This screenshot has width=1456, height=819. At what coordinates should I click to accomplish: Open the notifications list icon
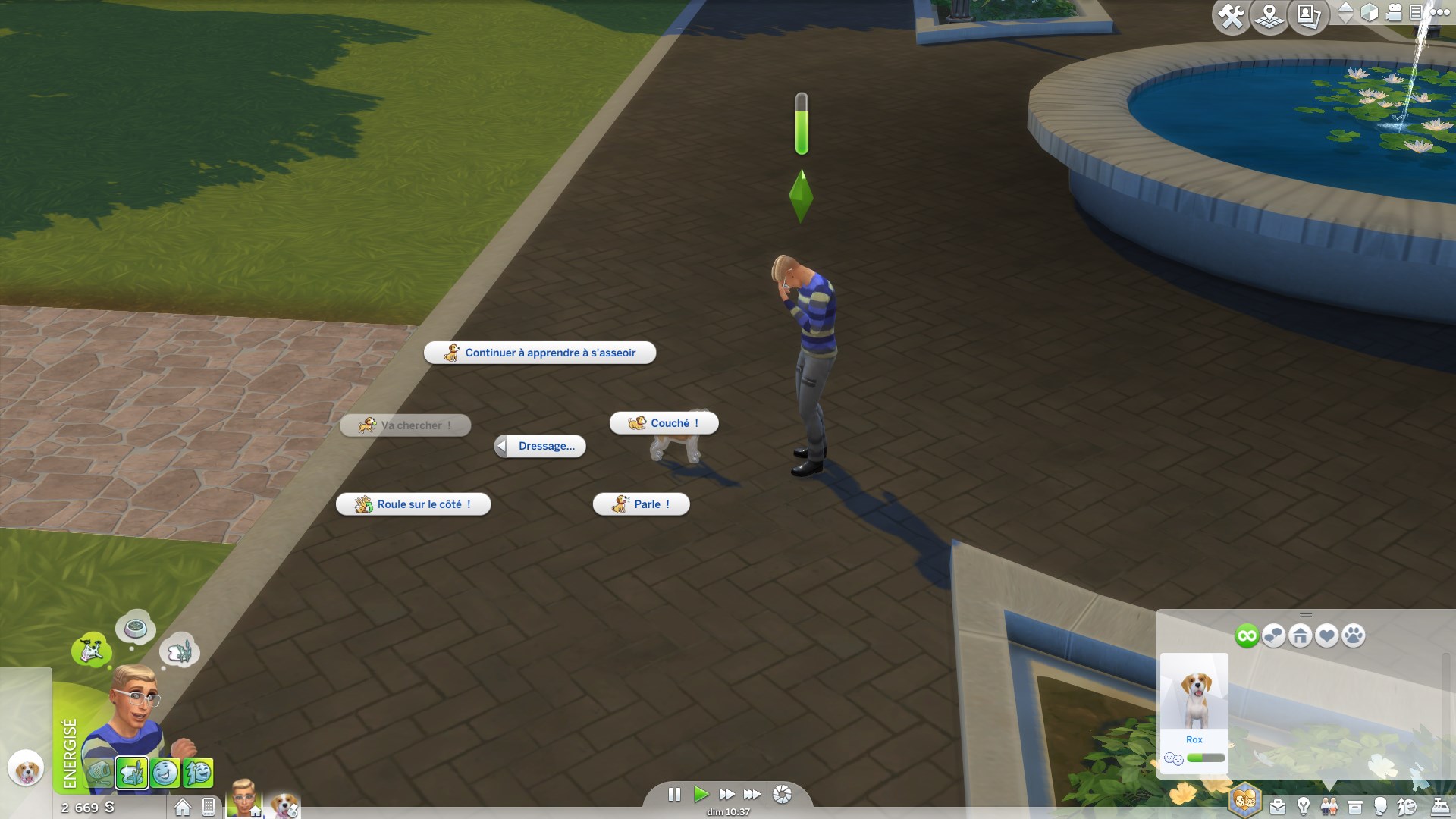coord(1417,13)
